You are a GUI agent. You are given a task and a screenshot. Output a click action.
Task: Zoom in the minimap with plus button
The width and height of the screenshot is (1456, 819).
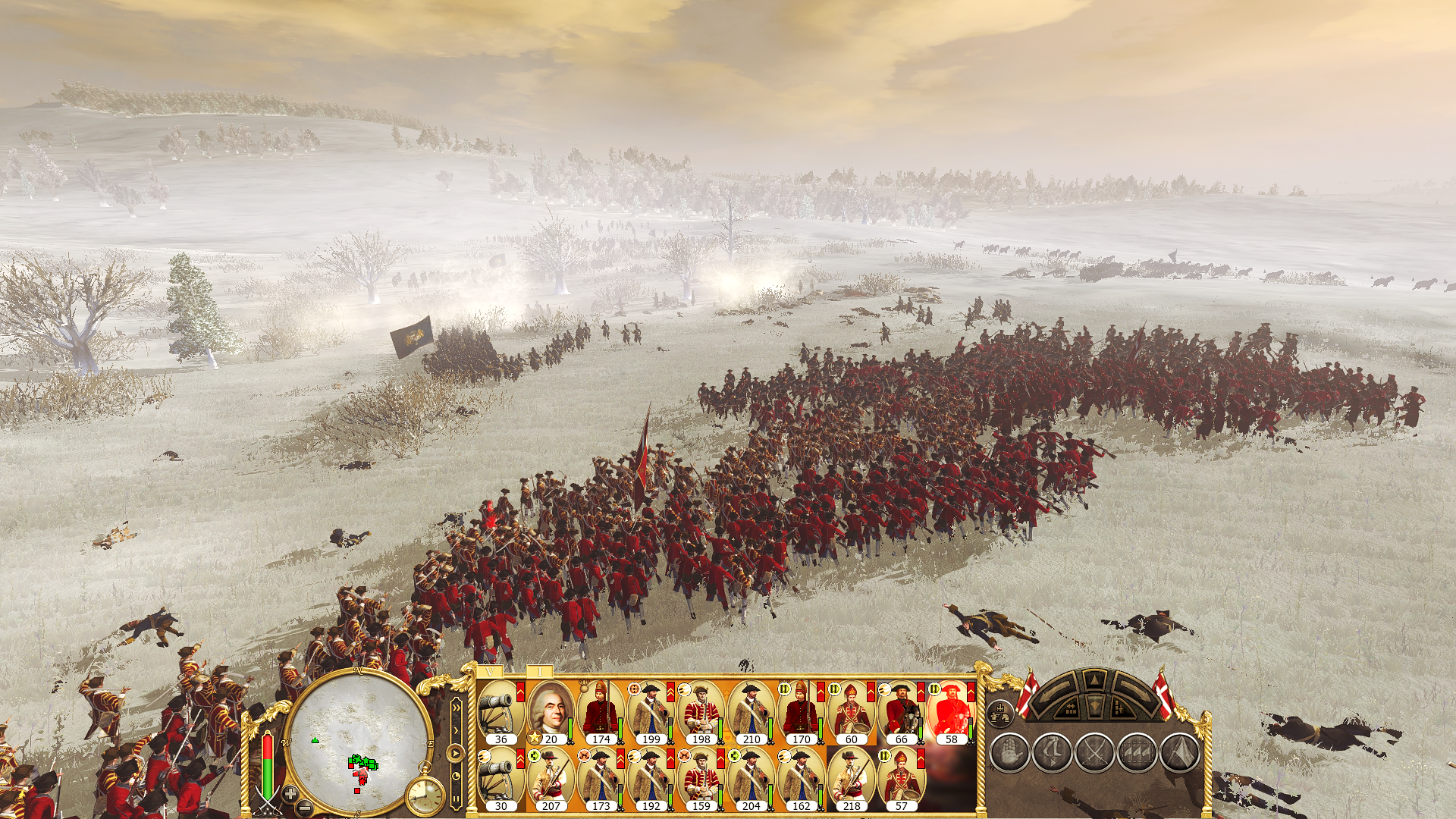[x=290, y=793]
